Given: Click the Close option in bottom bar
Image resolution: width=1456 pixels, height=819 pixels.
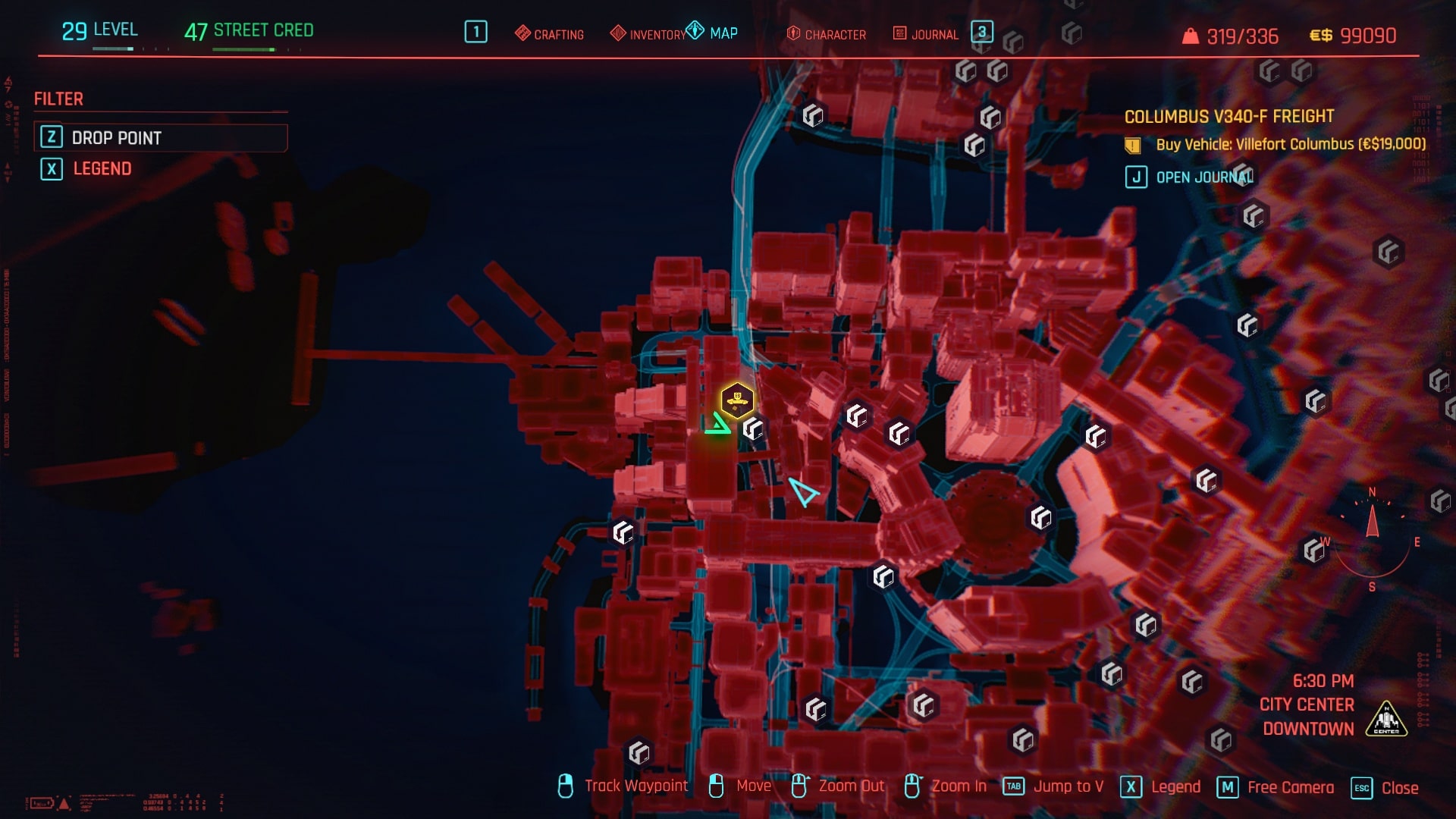Looking at the screenshot, I should (x=1386, y=788).
